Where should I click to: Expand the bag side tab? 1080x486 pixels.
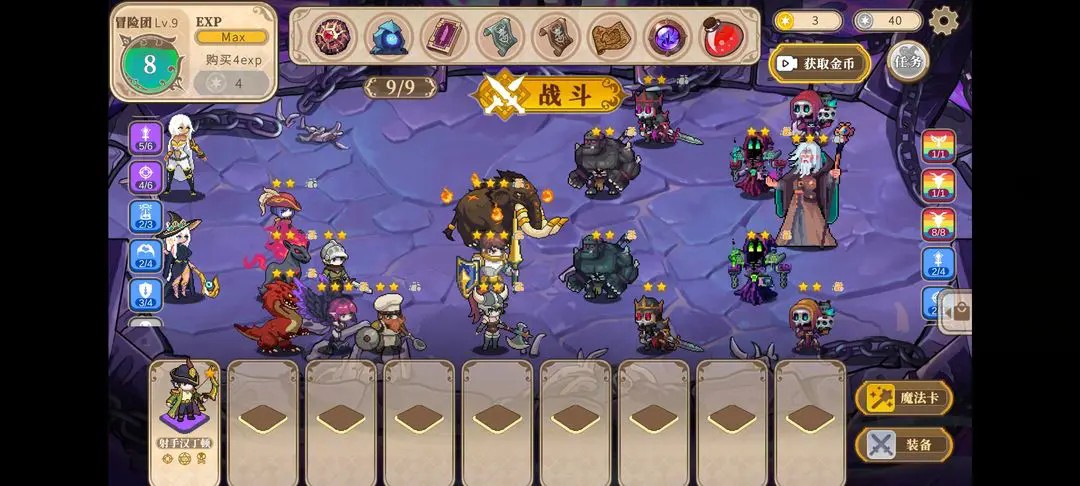(958, 311)
